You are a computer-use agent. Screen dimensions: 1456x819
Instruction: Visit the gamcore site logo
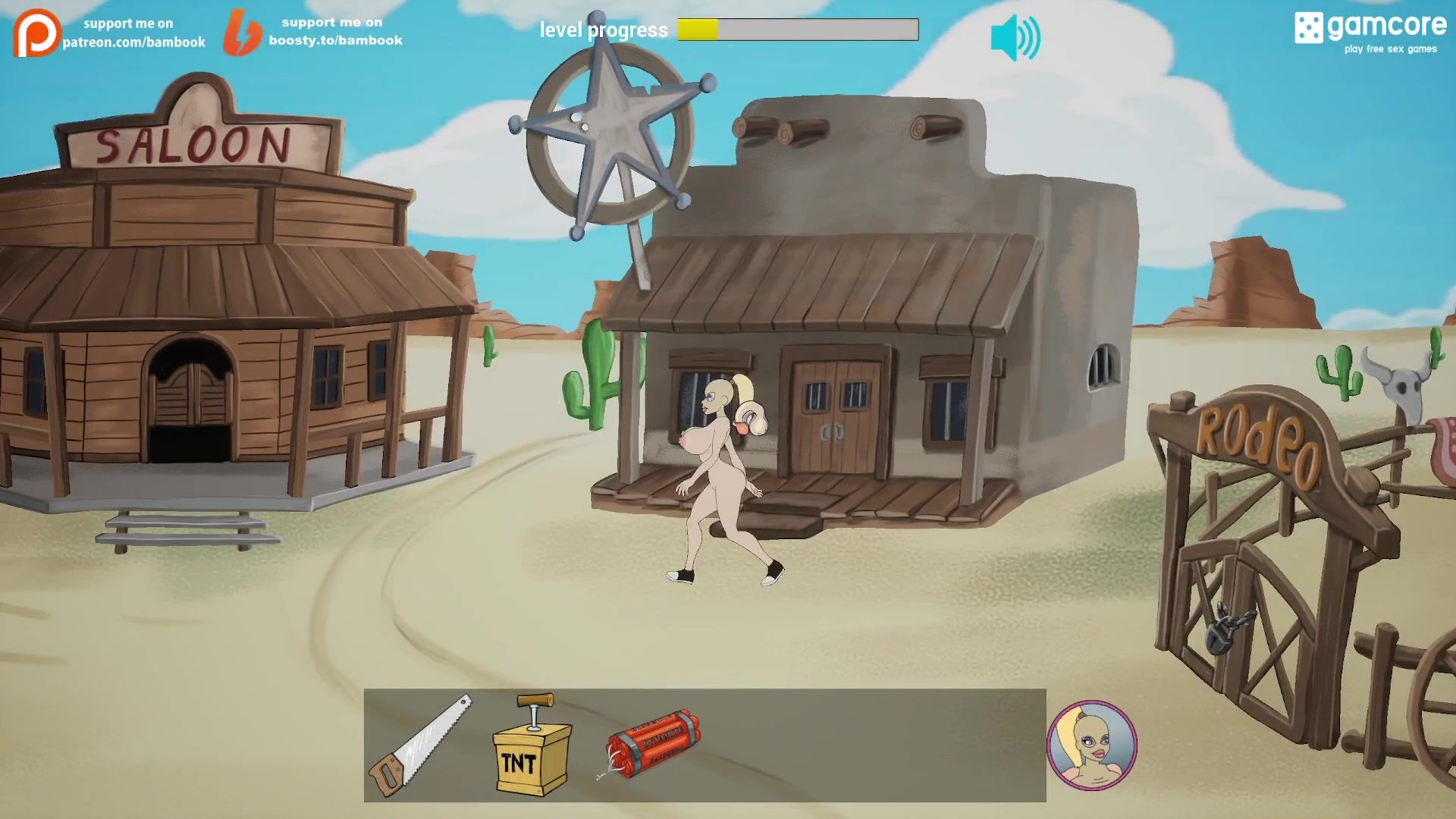point(1370,33)
